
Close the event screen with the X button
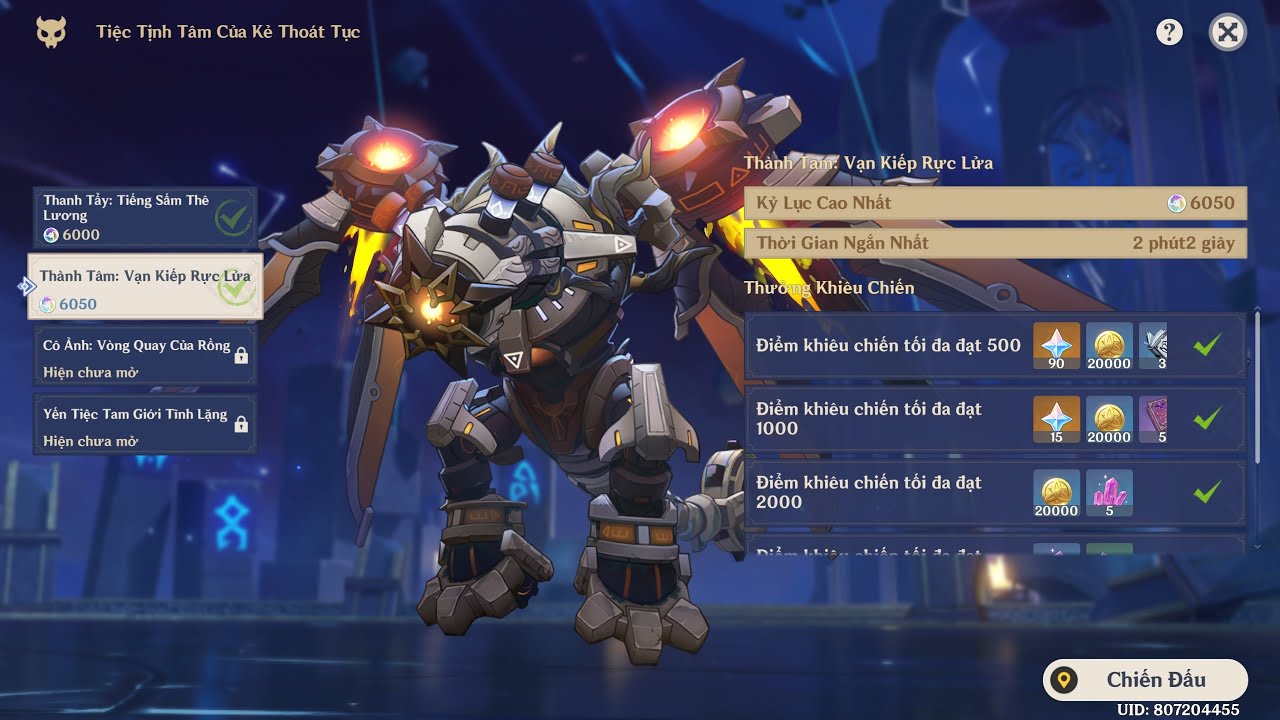[x=1227, y=33]
